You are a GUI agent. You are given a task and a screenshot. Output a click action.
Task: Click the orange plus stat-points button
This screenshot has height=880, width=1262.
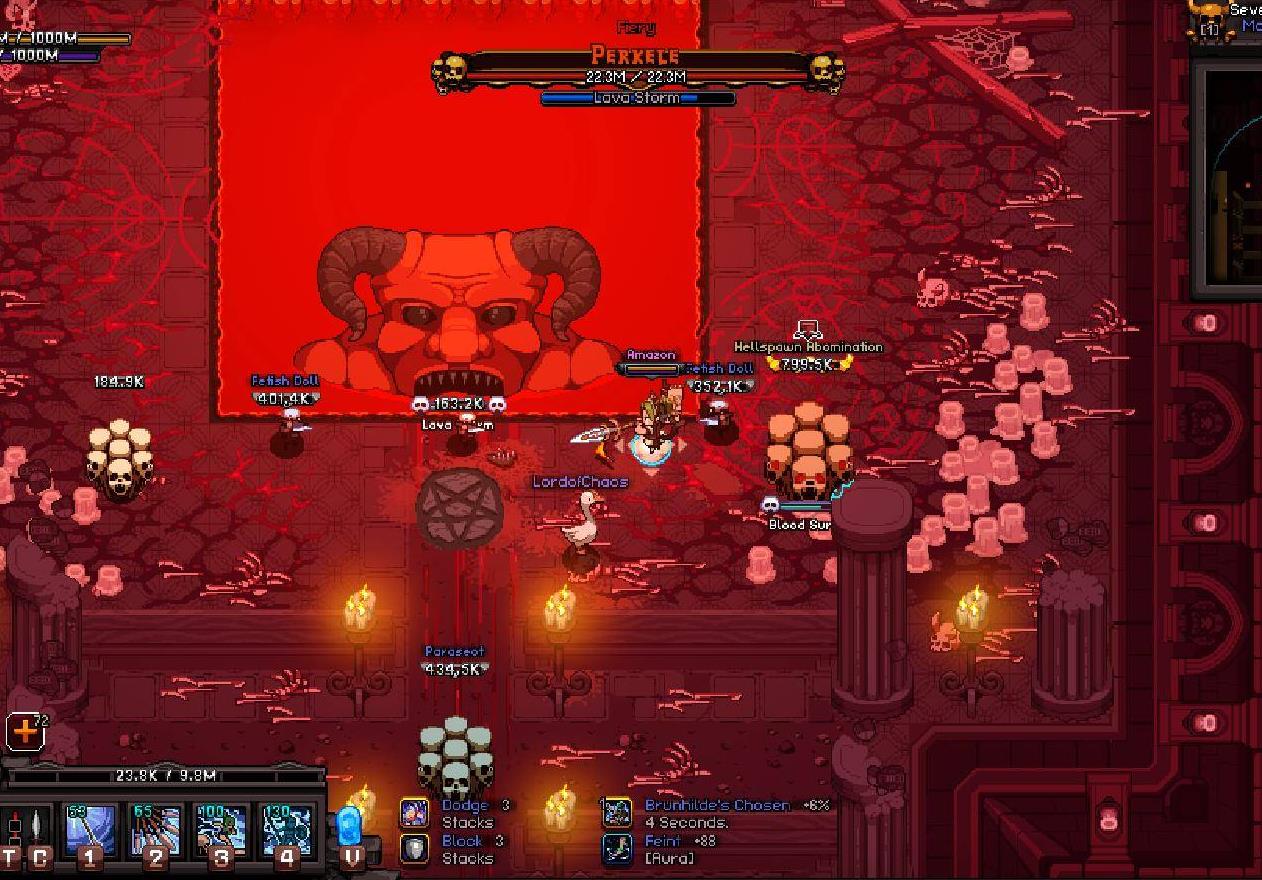pyautogui.click(x=25, y=733)
